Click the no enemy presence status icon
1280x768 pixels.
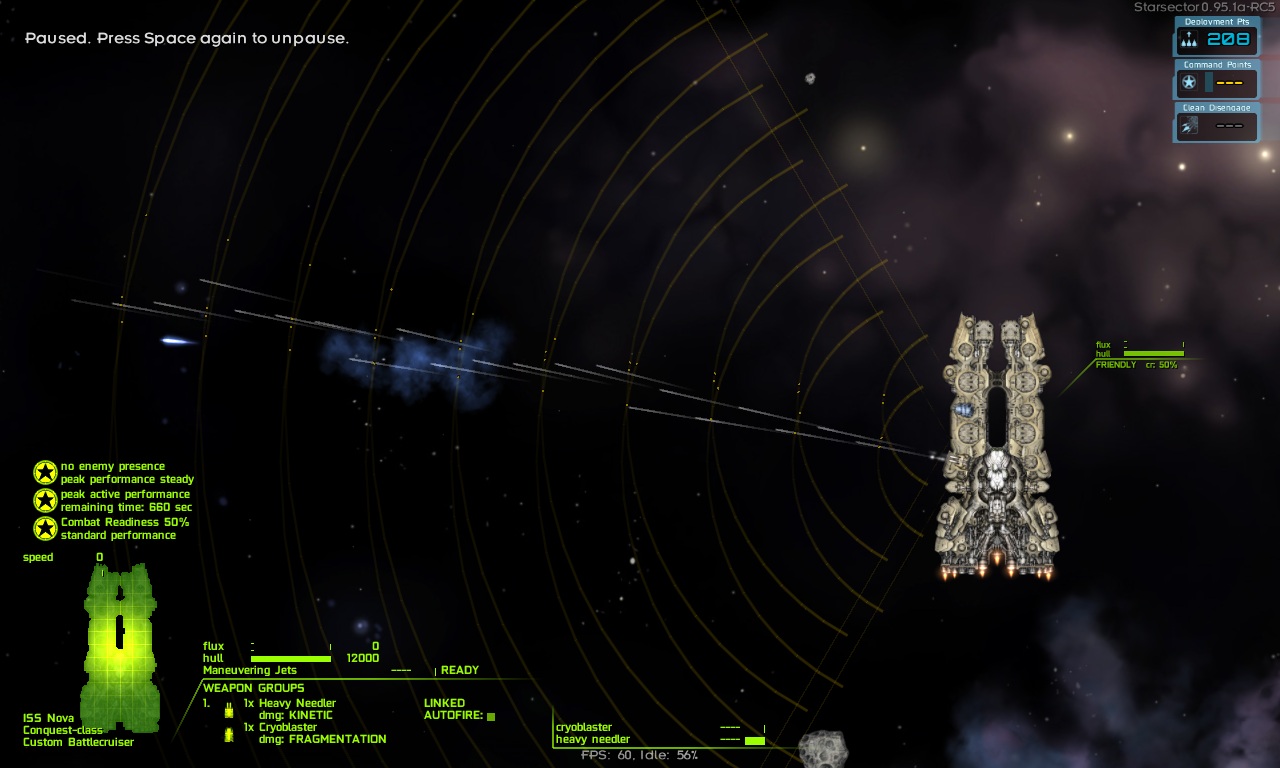(45, 472)
